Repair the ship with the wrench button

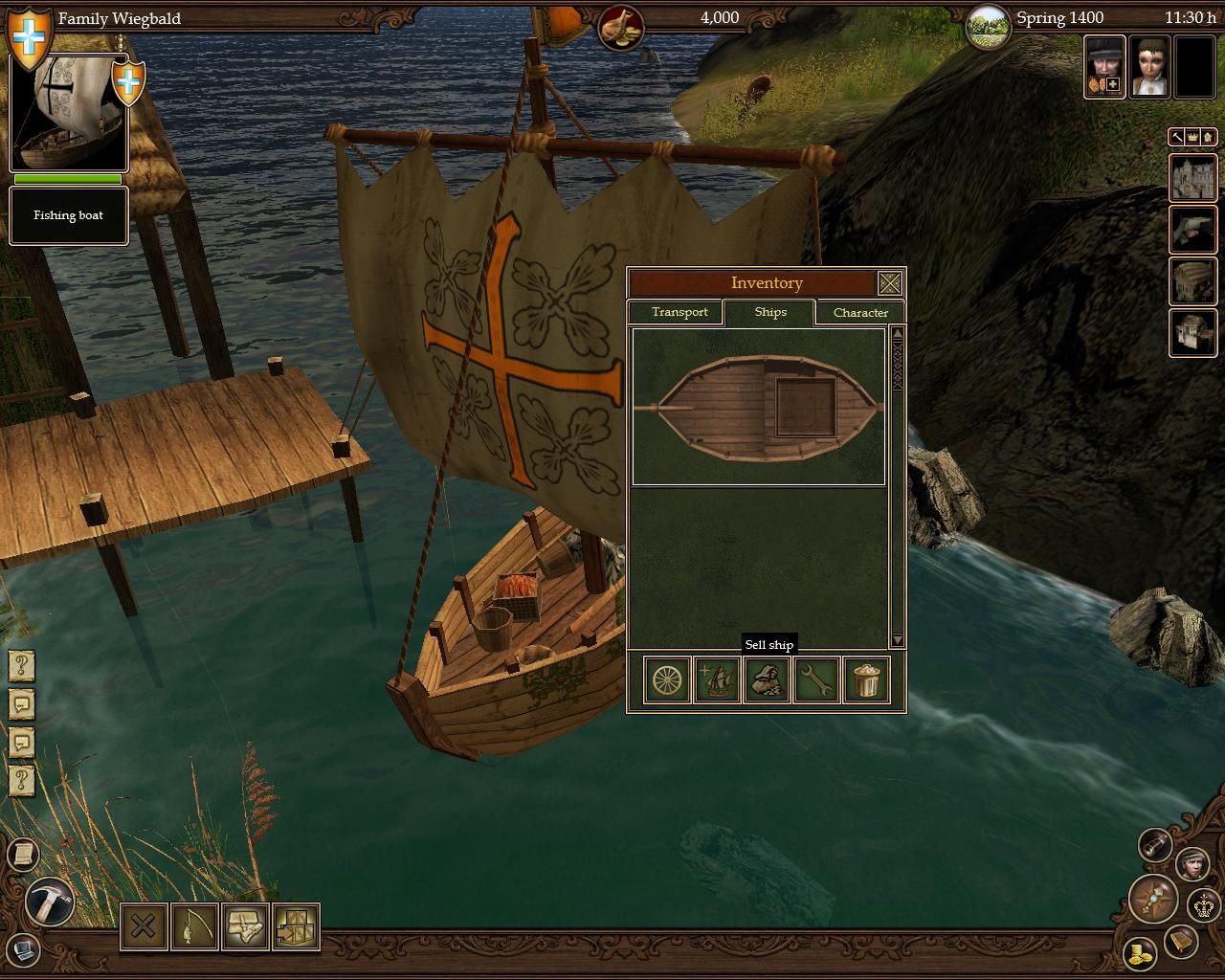pyautogui.click(x=816, y=680)
